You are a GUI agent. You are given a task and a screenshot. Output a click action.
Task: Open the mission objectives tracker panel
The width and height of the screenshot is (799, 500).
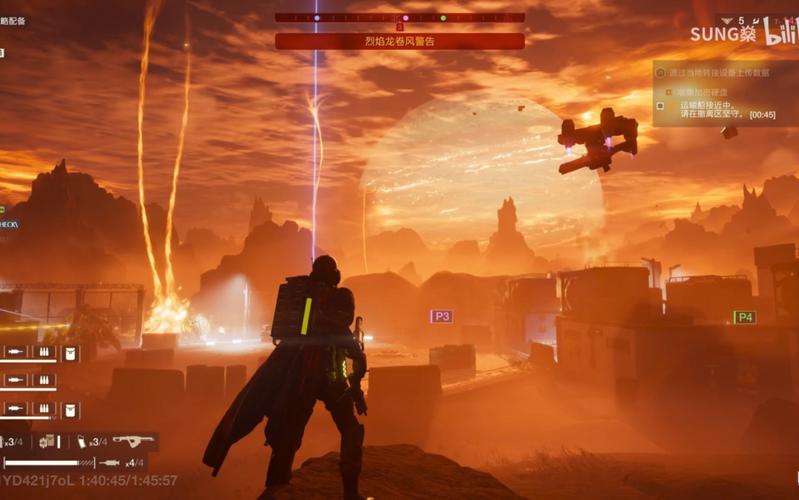point(725,93)
